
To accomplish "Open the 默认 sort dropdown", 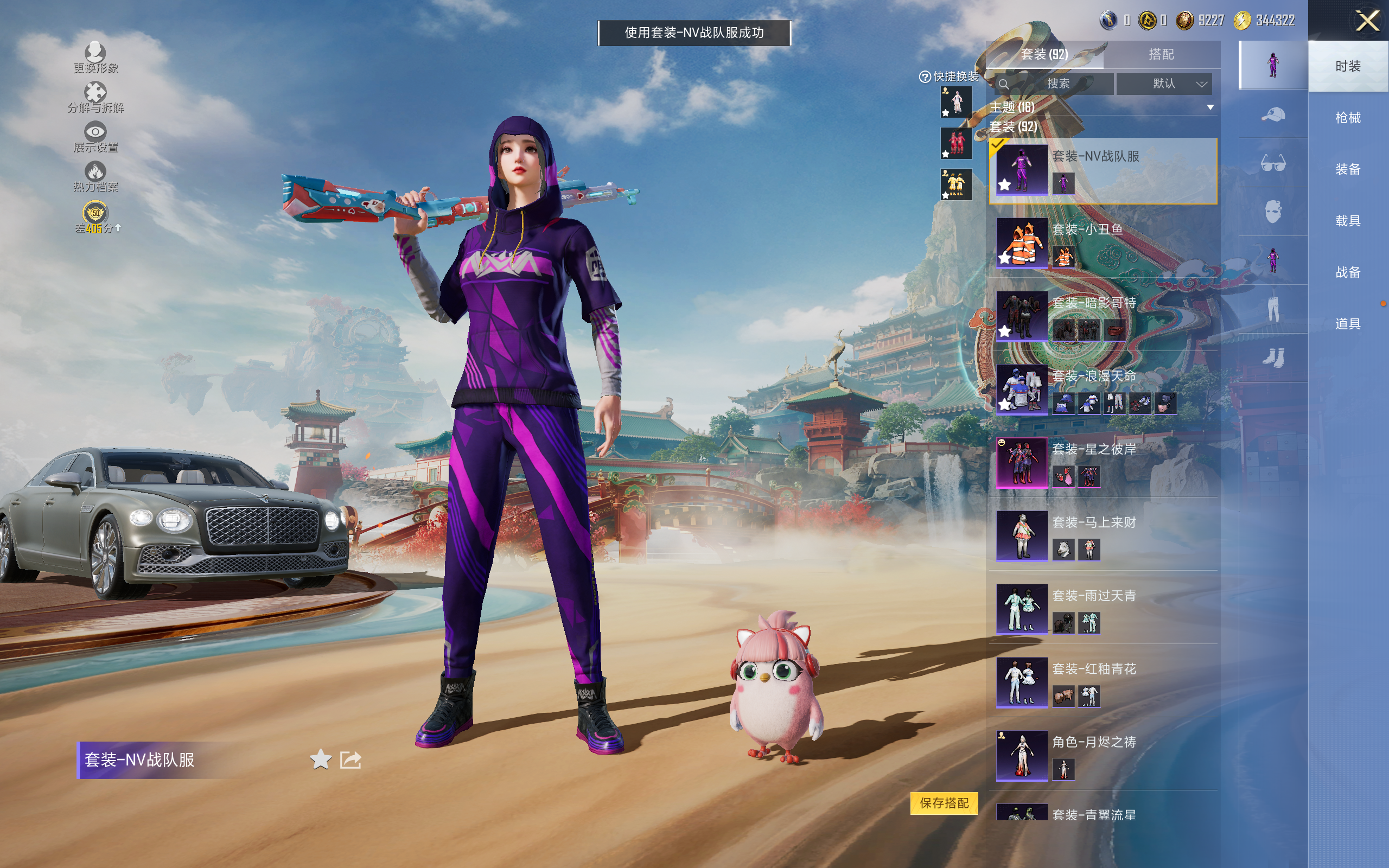I will tap(1163, 84).
